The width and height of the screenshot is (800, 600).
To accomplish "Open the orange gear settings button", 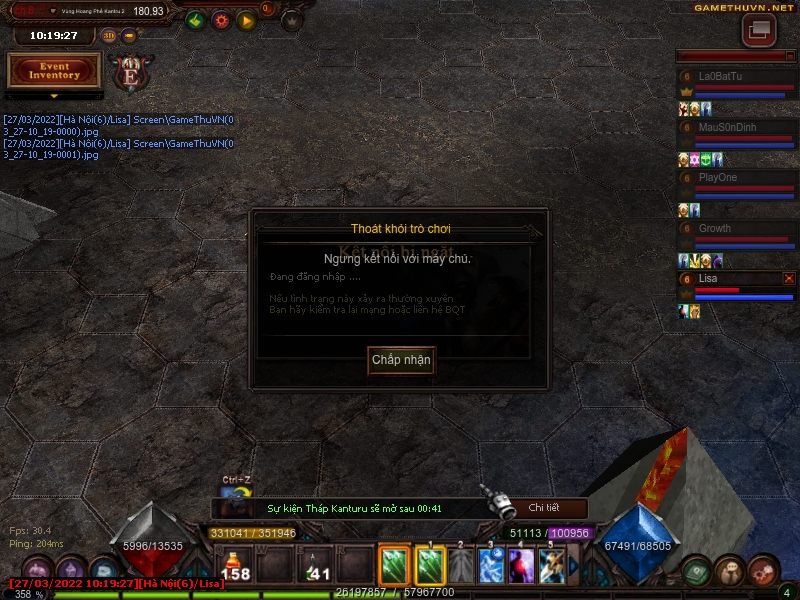I will 221,20.
